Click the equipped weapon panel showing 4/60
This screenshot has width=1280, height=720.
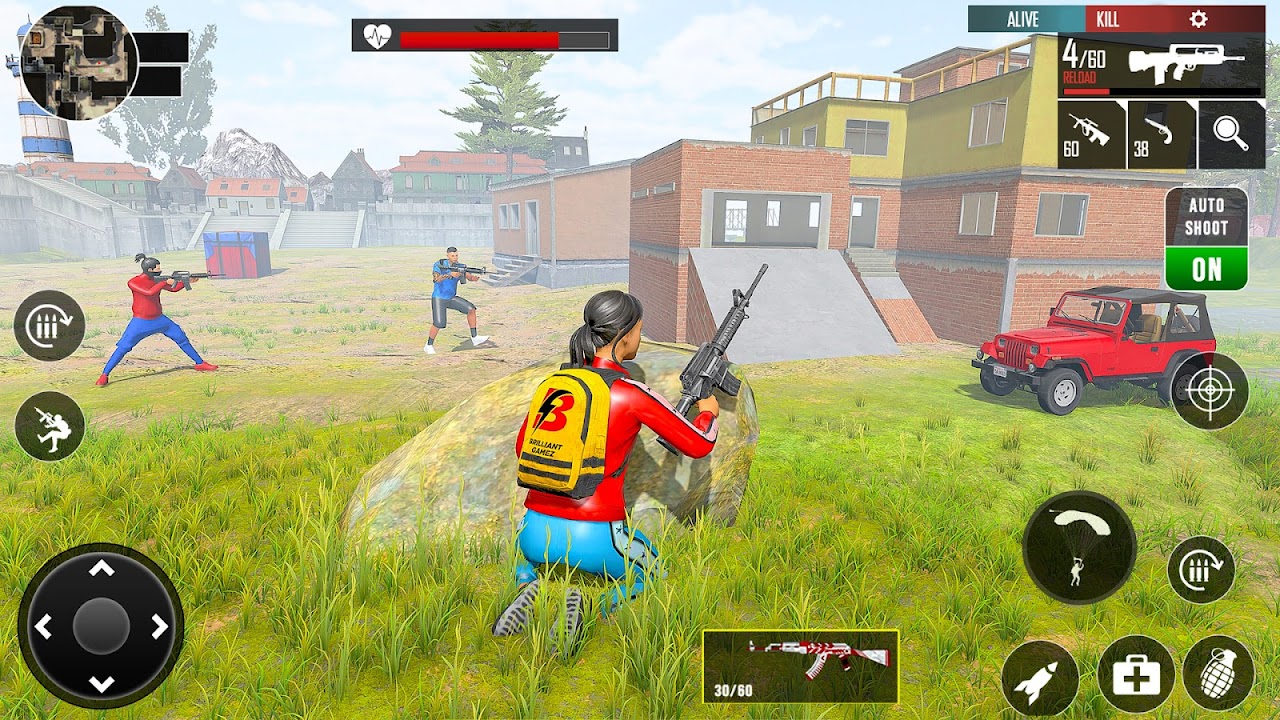point(1161,66)
